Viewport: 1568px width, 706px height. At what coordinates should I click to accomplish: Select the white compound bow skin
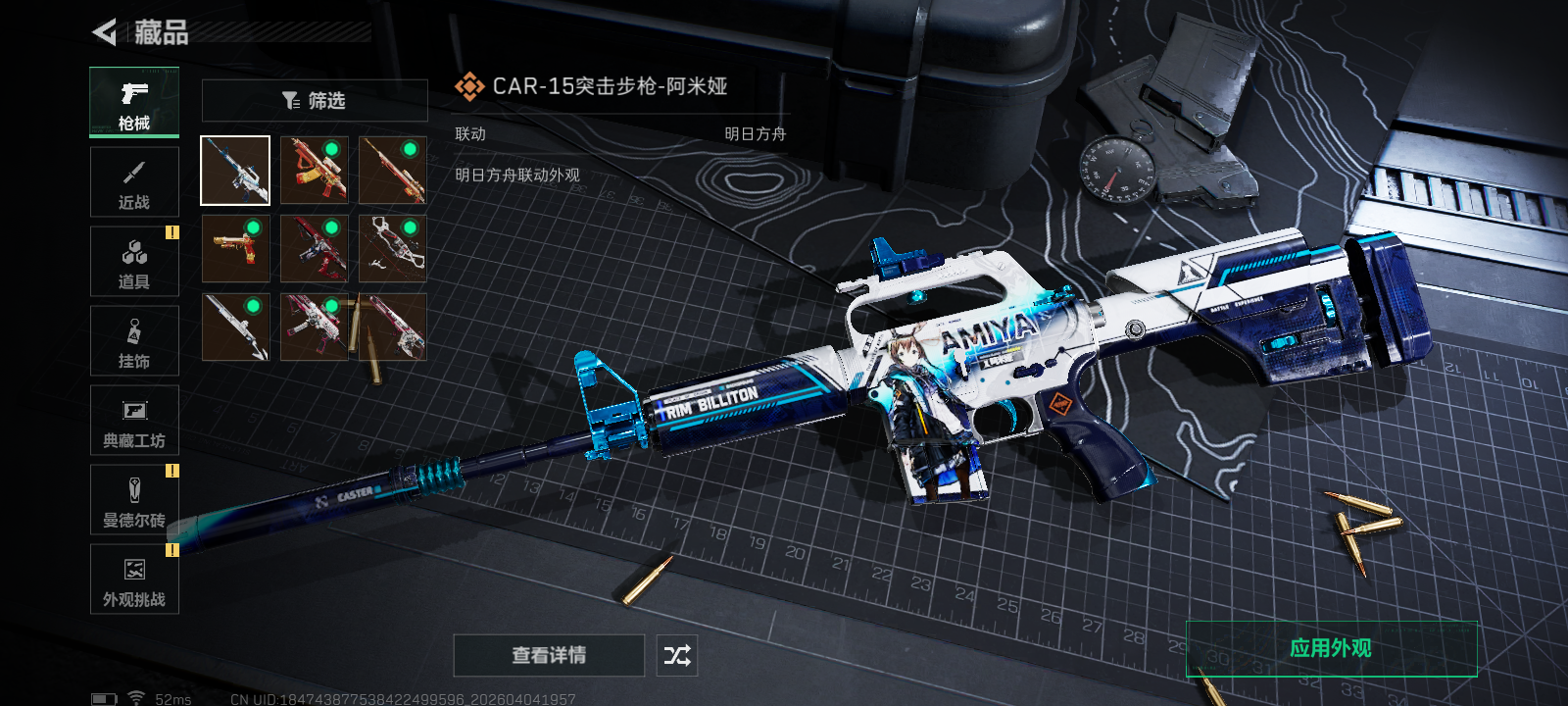point(392,249)
